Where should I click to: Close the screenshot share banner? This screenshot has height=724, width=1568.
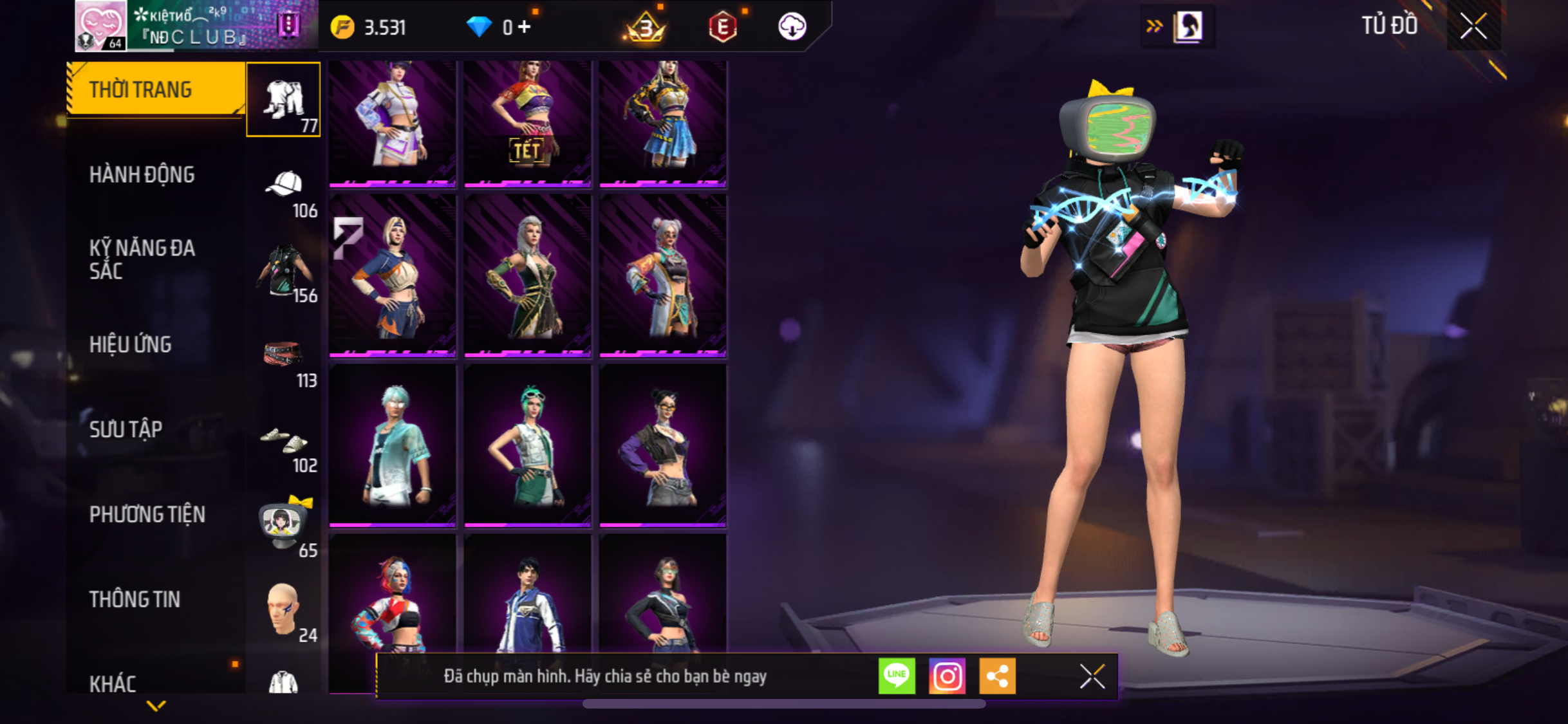(x=1092, y=676)
